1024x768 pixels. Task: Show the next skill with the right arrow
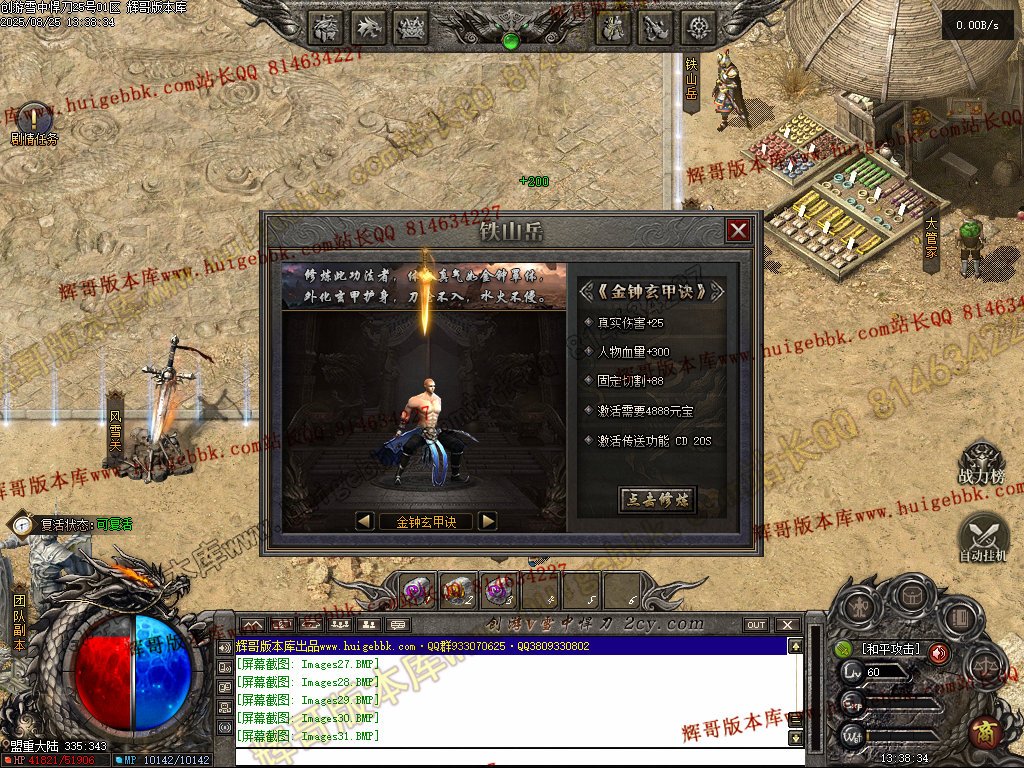click(487, 521)
